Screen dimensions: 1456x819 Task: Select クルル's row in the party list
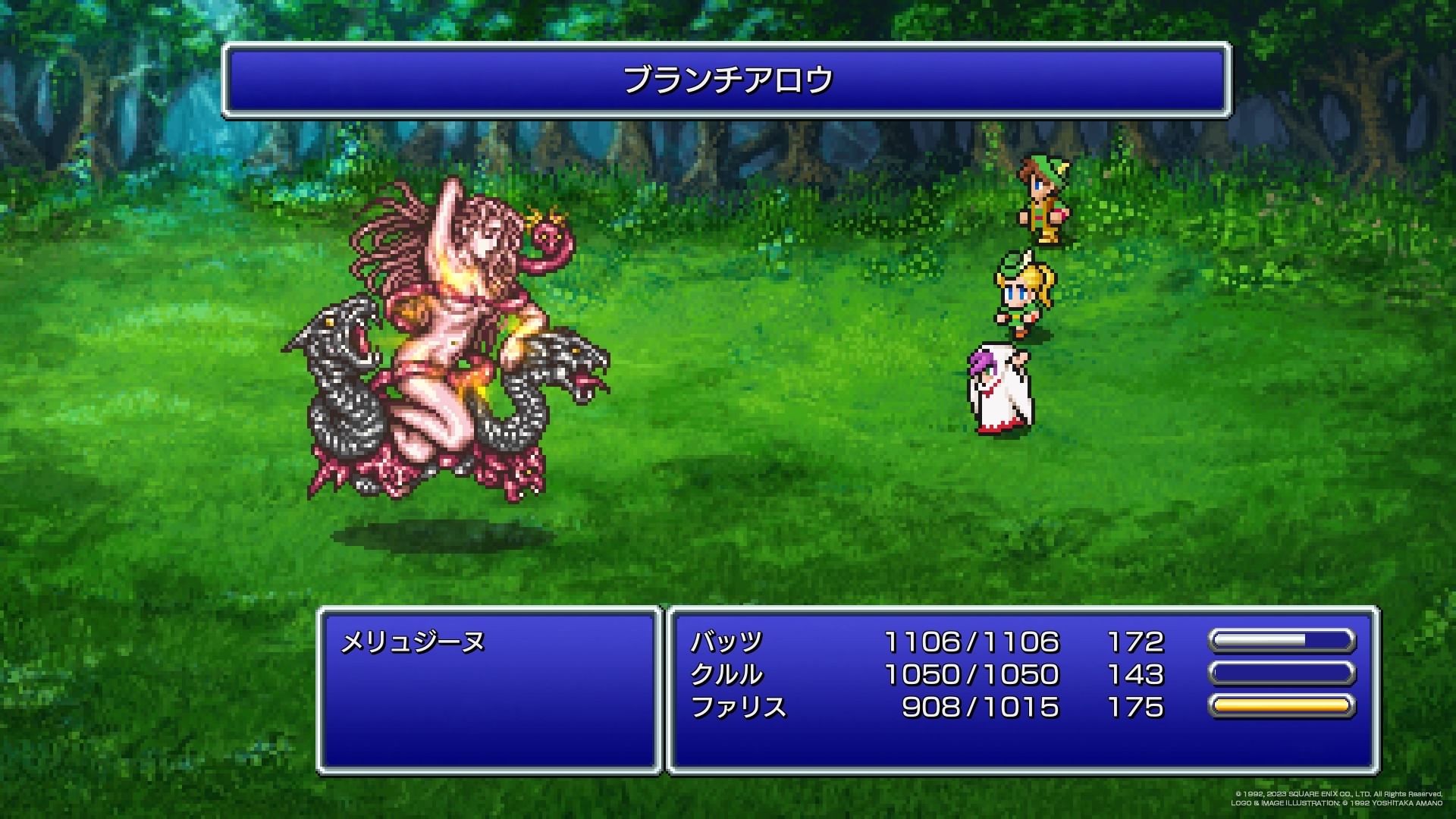726,675
